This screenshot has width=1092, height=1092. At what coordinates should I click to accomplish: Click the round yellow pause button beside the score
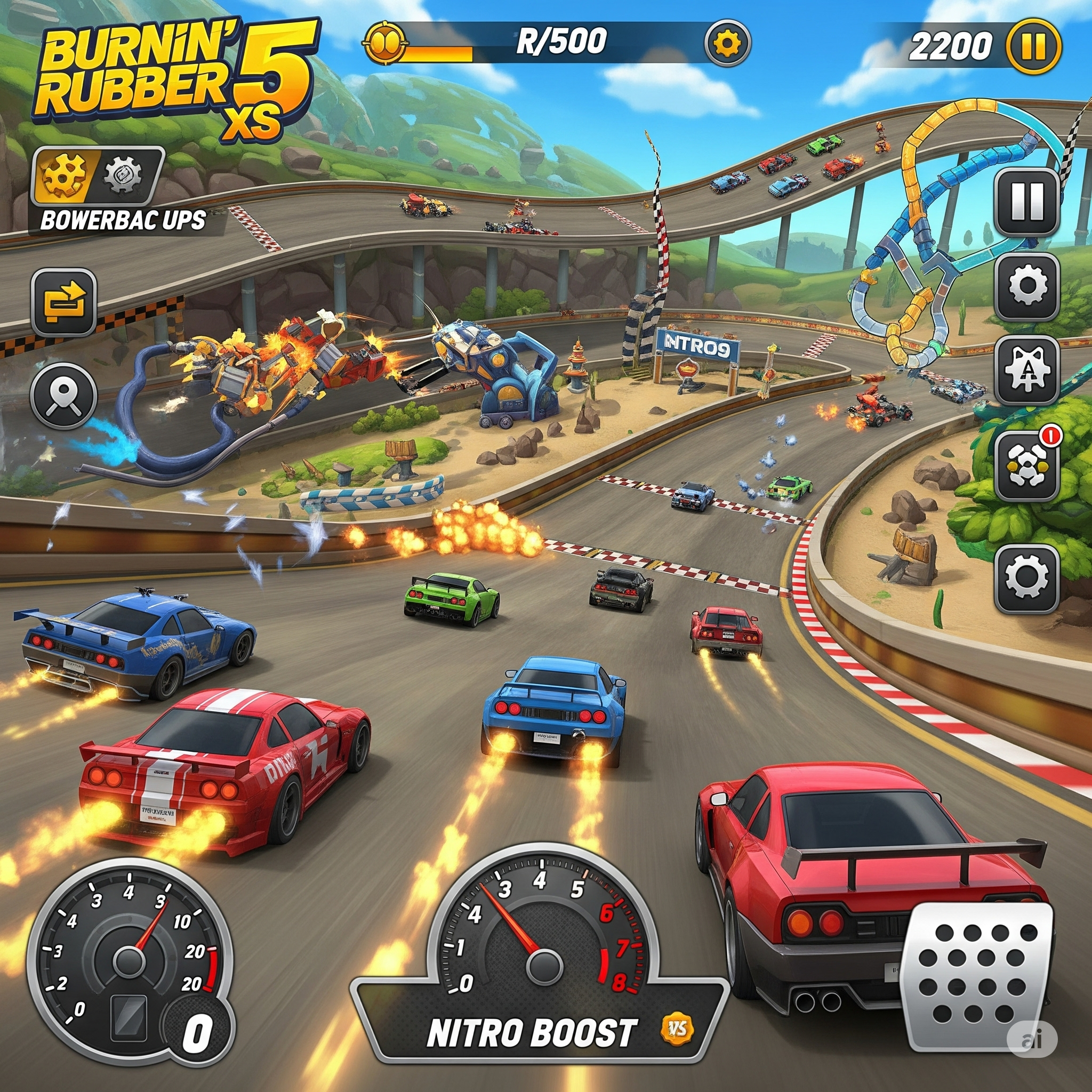pos(1034,46)
